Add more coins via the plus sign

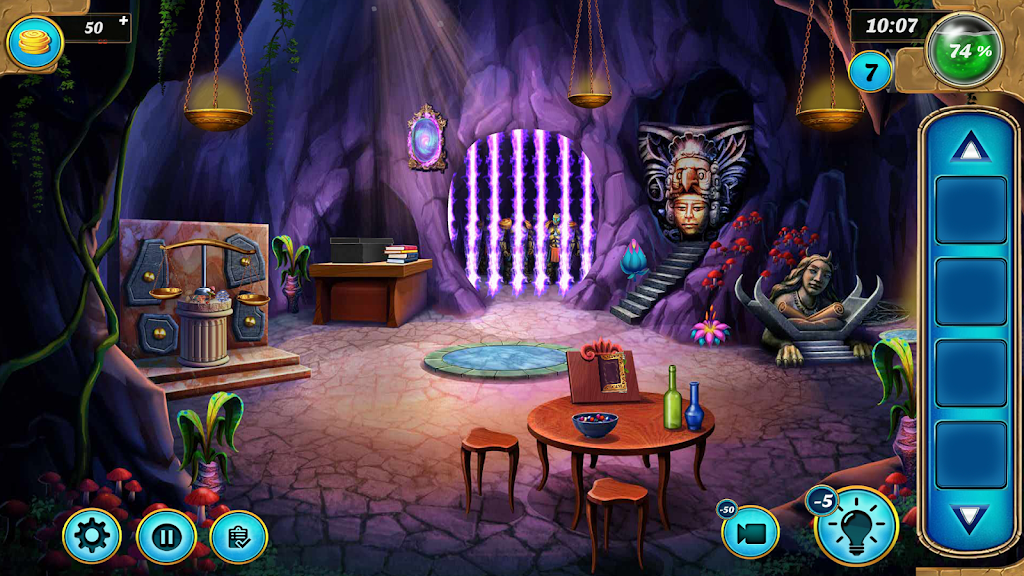(x=123, y=20)
